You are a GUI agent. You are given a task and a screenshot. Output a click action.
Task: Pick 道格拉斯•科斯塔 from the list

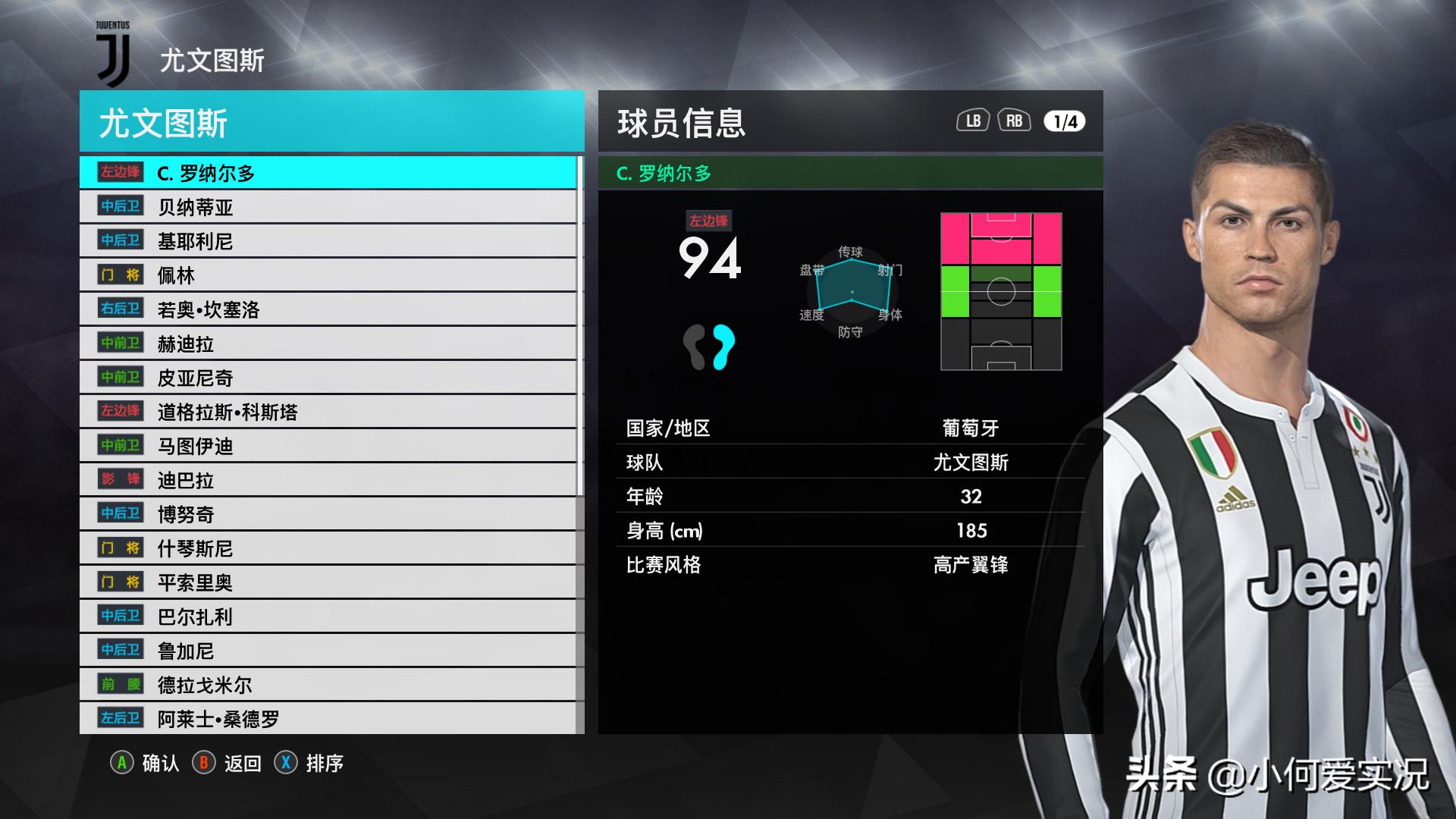[328, 412]
